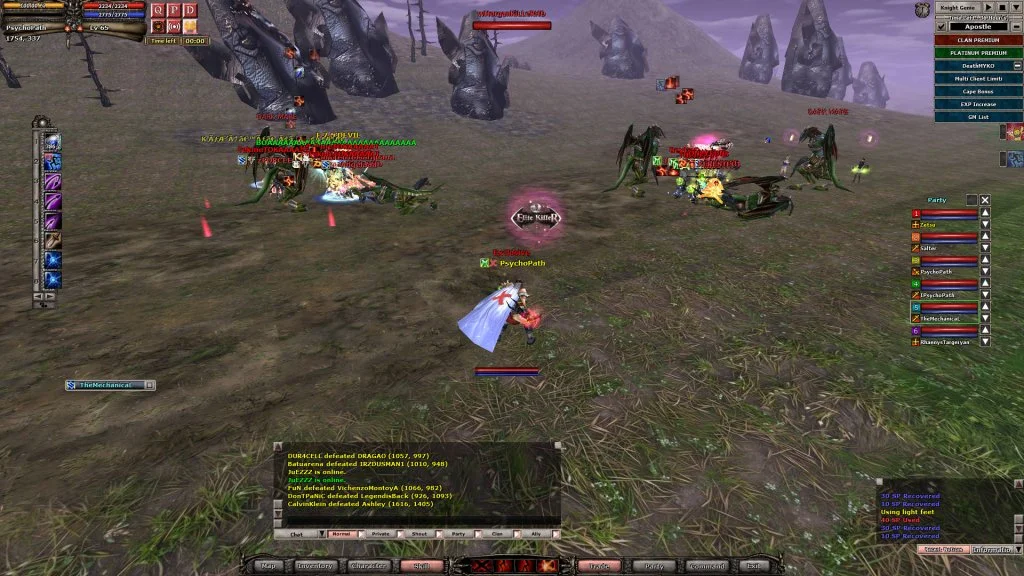
Task: Show the Character sheet
Action: 369,566
